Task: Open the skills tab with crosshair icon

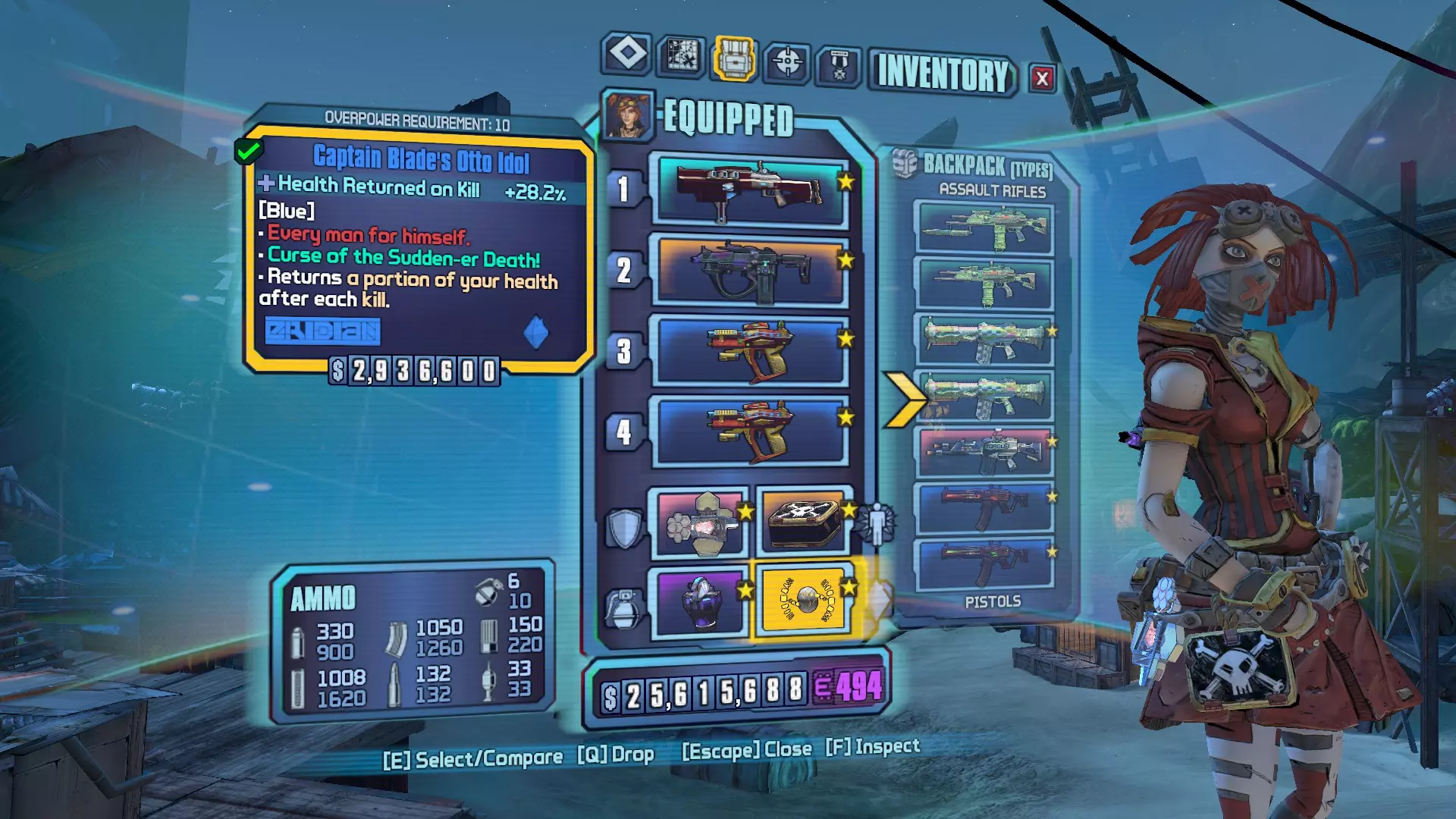Action: 787,61
